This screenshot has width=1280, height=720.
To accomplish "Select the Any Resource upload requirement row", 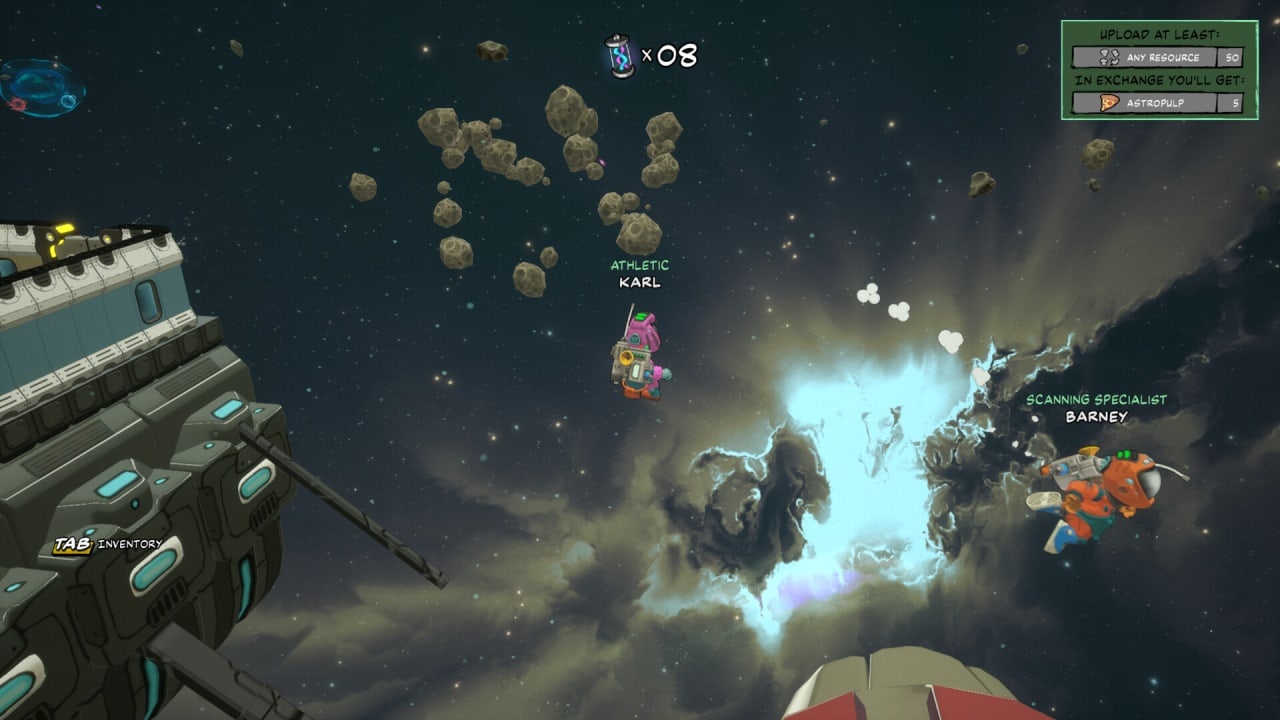I will (x=1157, y=58).
